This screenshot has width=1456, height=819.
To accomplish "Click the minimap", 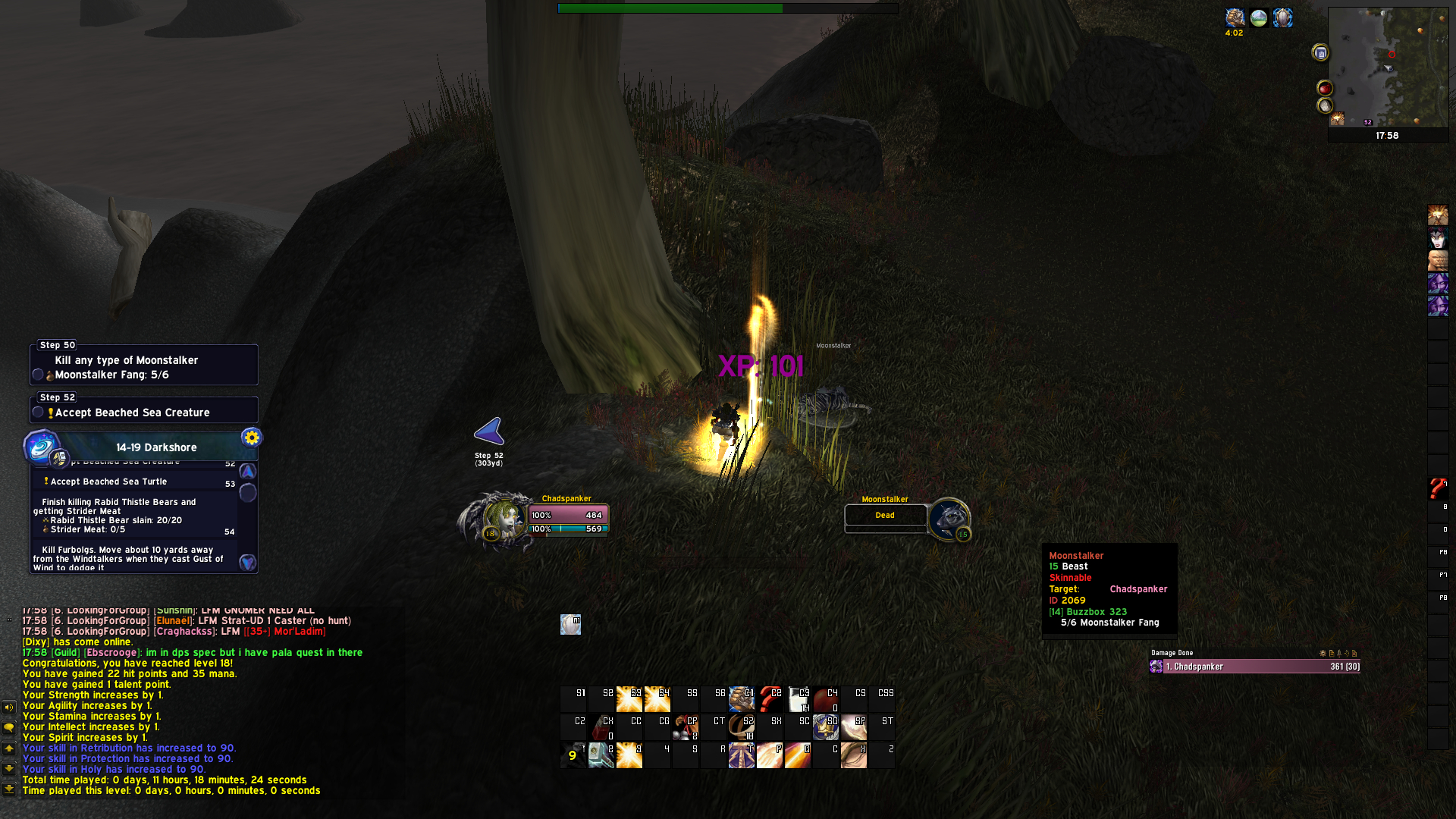I will point(1388,68).
